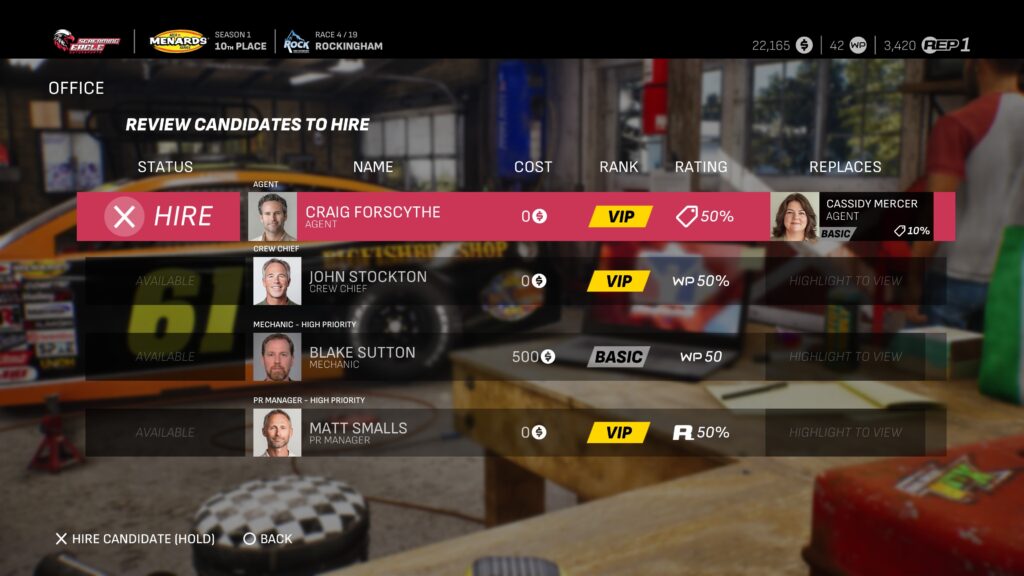Viewport: 1024px width, 576px height.
Task: Click Matt Smalls' portrait thumbnail
Action: [x=277, y=433]
